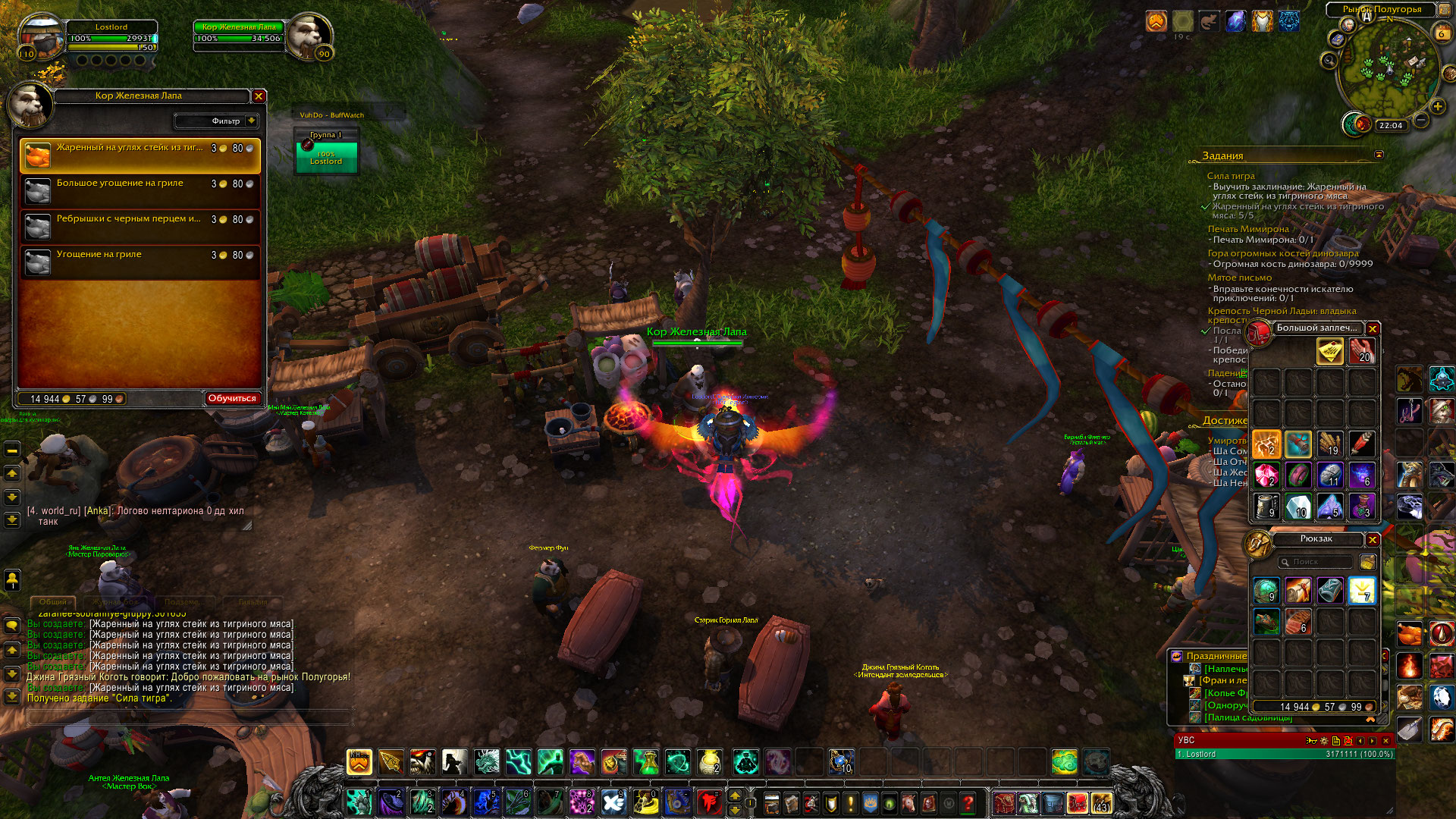Switch to the Общий chat tab

click(x=52, y=602)
